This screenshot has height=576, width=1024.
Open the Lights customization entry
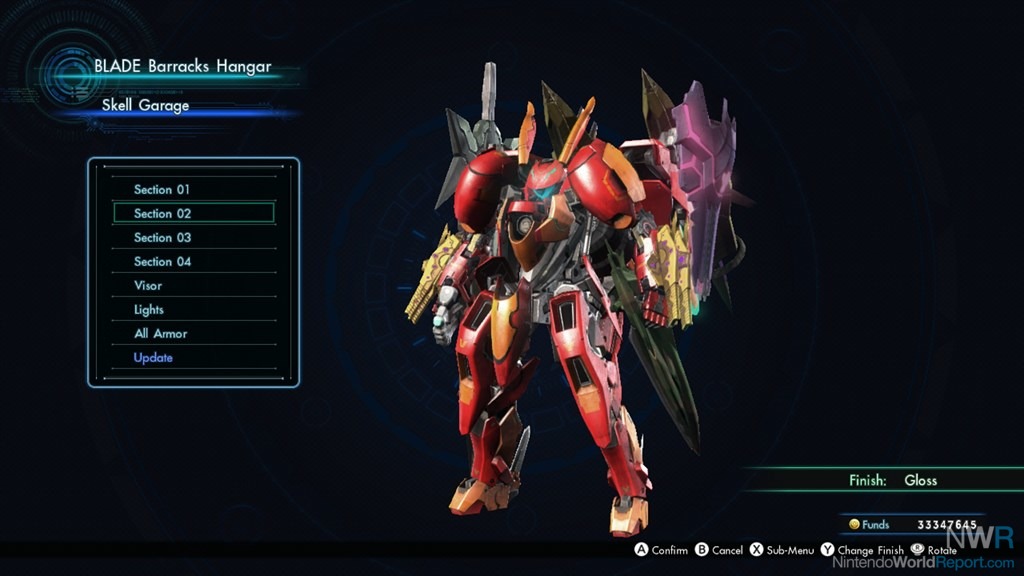149,309
